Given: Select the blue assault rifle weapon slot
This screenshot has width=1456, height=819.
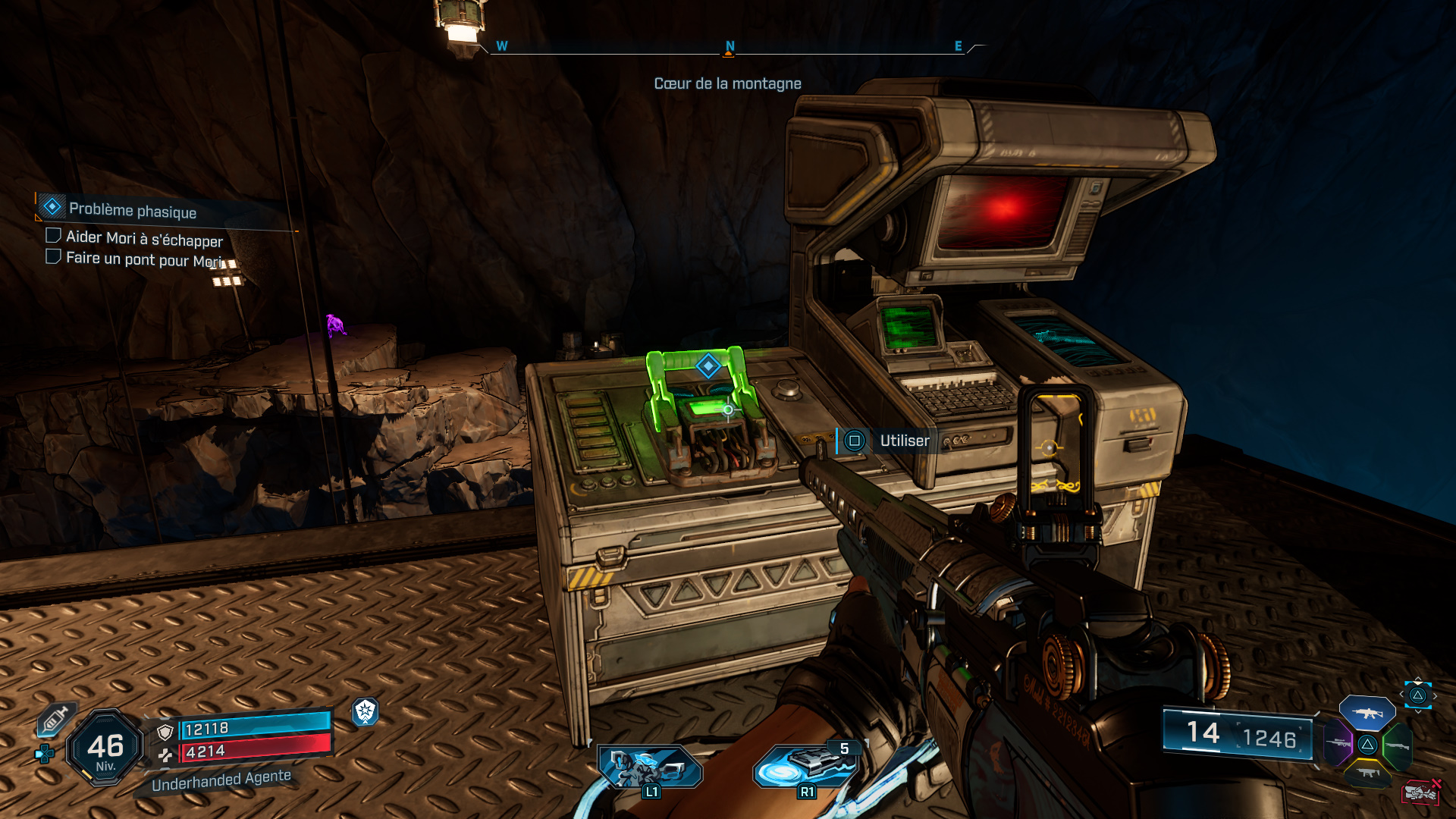Looking at the screenshot, I should point(1367,714).
